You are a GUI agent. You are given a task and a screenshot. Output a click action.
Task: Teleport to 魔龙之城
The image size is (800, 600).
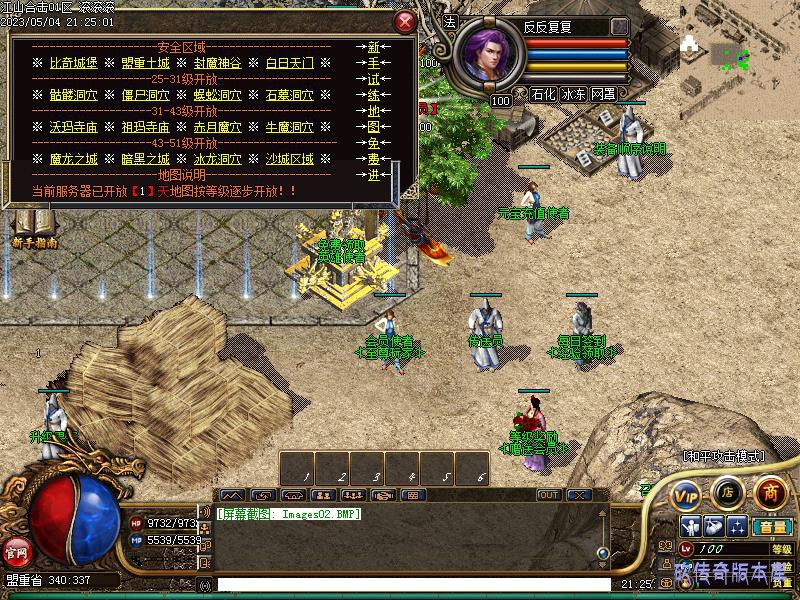(75, 159)
